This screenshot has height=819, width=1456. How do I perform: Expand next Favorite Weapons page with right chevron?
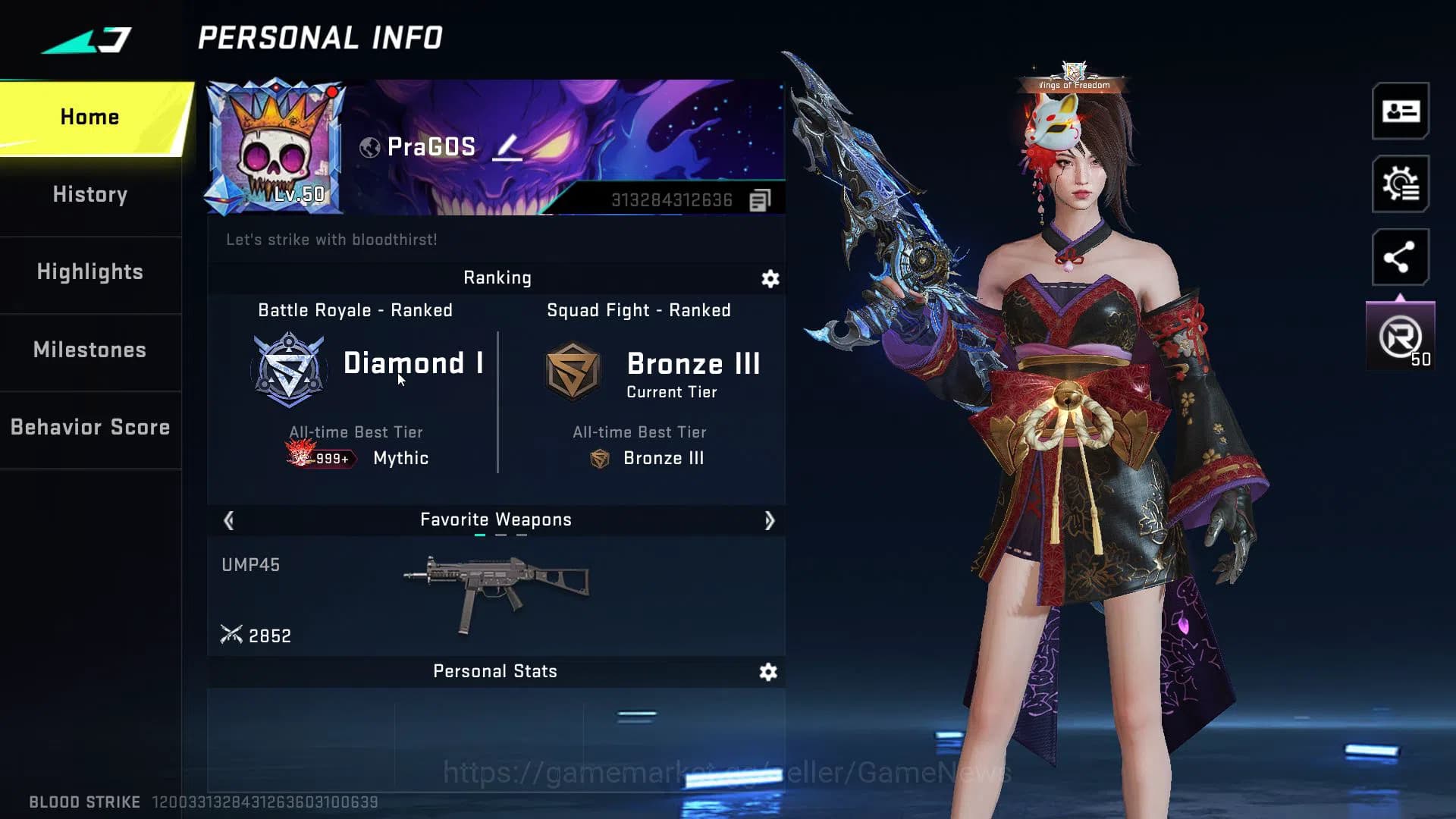point(770,520)
